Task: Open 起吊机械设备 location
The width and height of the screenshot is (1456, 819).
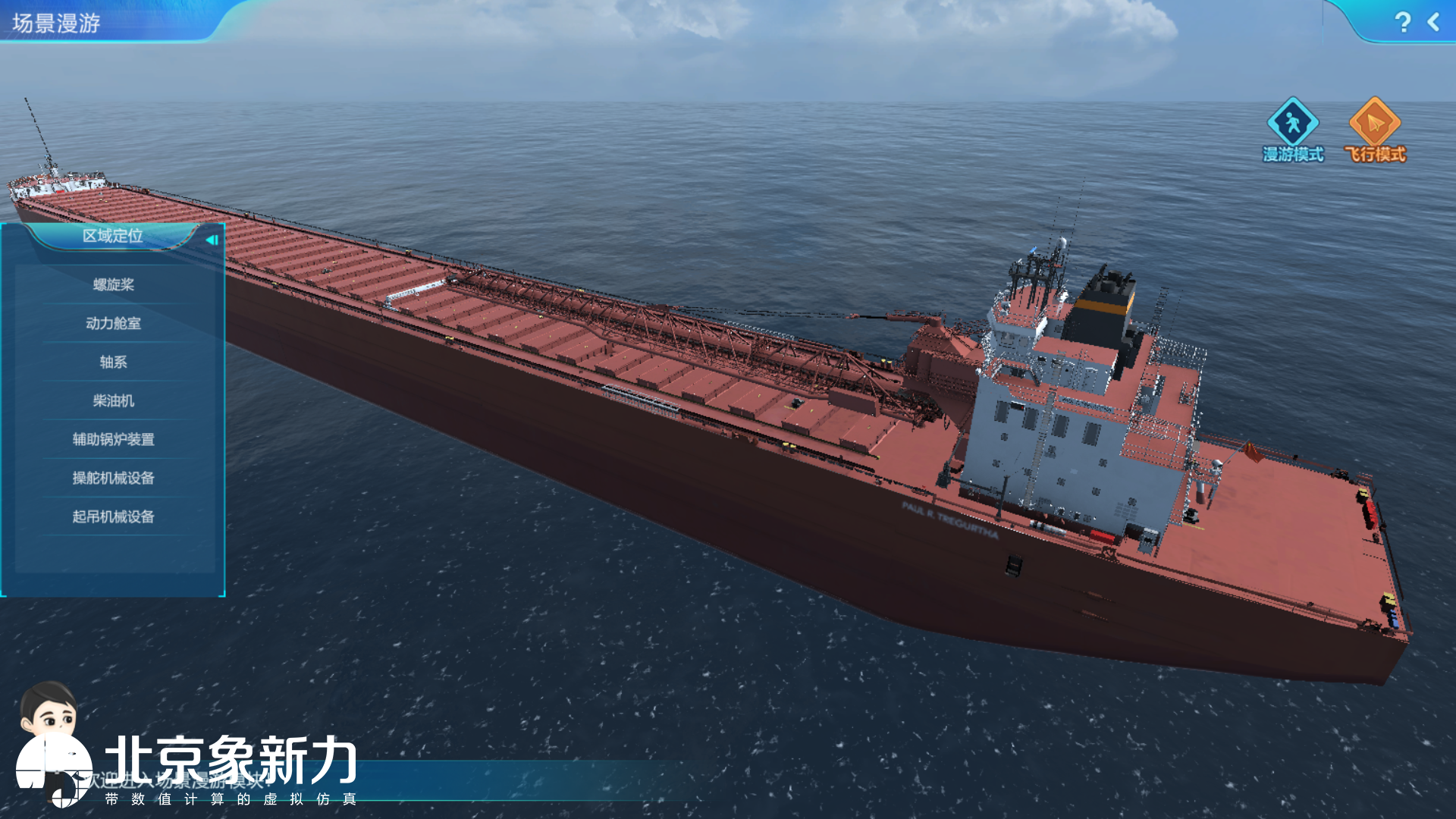Action: pos(113,516)
